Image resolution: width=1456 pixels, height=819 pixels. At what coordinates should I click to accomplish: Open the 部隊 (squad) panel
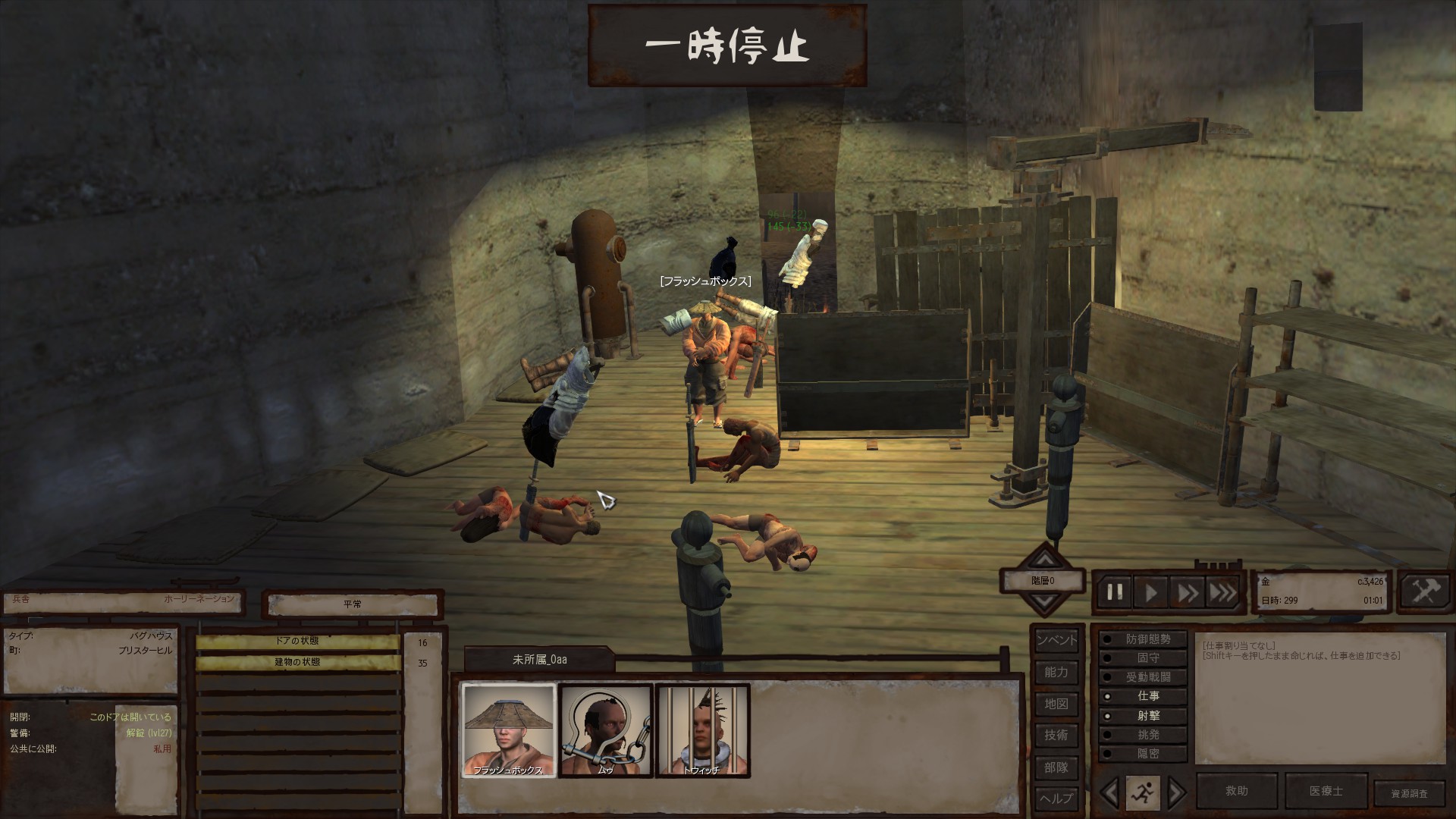pos(1056,767)
